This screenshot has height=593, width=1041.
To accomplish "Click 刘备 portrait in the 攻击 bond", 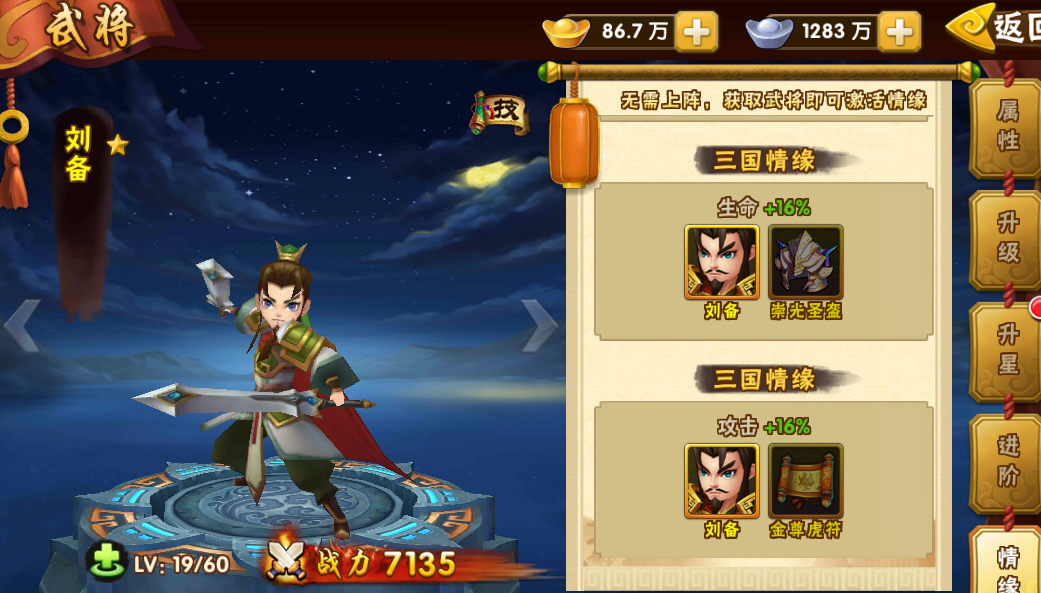I will point(721,481).
